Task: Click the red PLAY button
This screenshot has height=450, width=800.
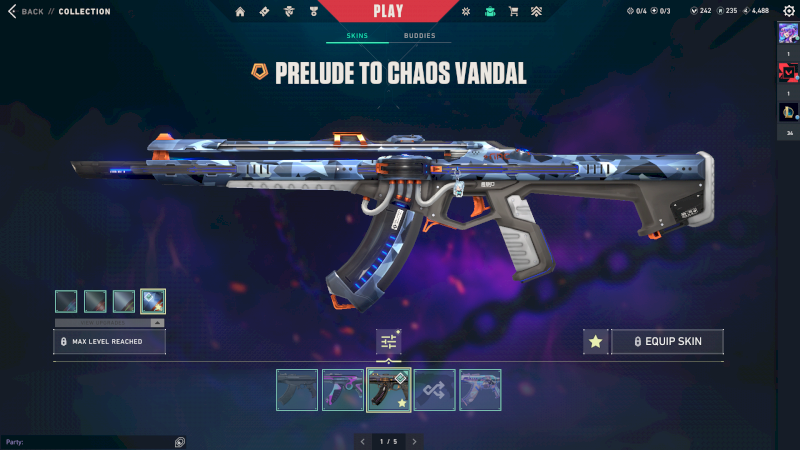Action: pyautogui.click(x=388, y=11)
